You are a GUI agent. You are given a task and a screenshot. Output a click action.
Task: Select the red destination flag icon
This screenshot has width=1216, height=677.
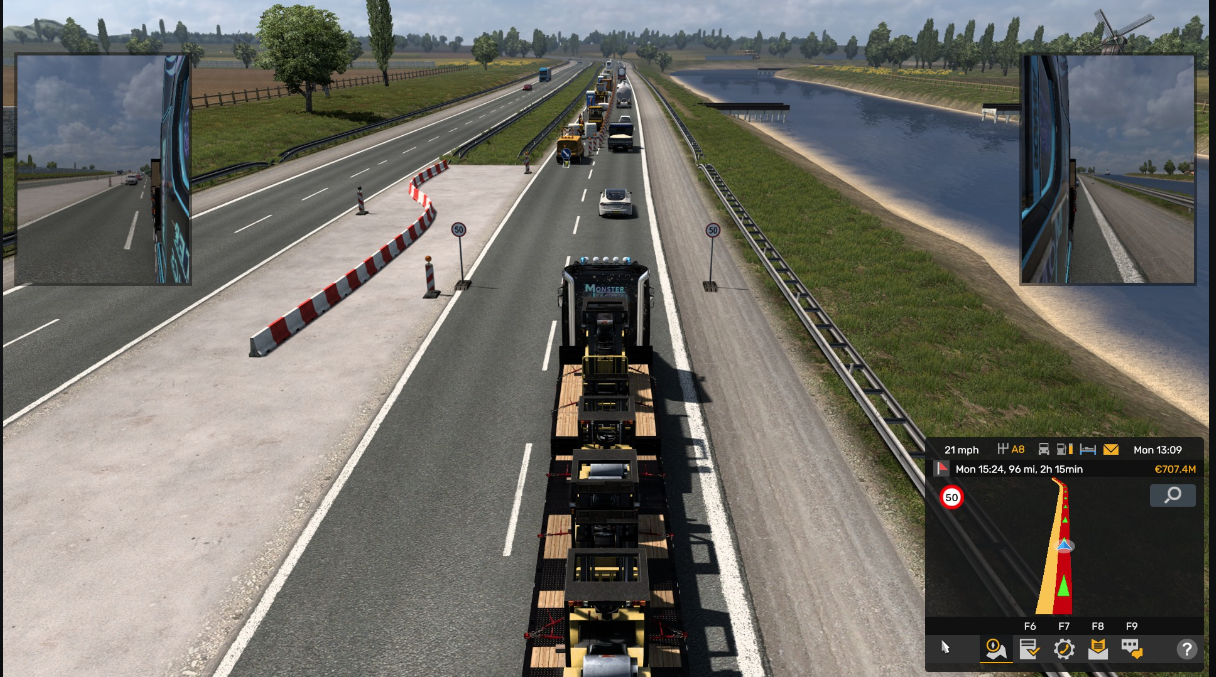(x=942, y=468)
